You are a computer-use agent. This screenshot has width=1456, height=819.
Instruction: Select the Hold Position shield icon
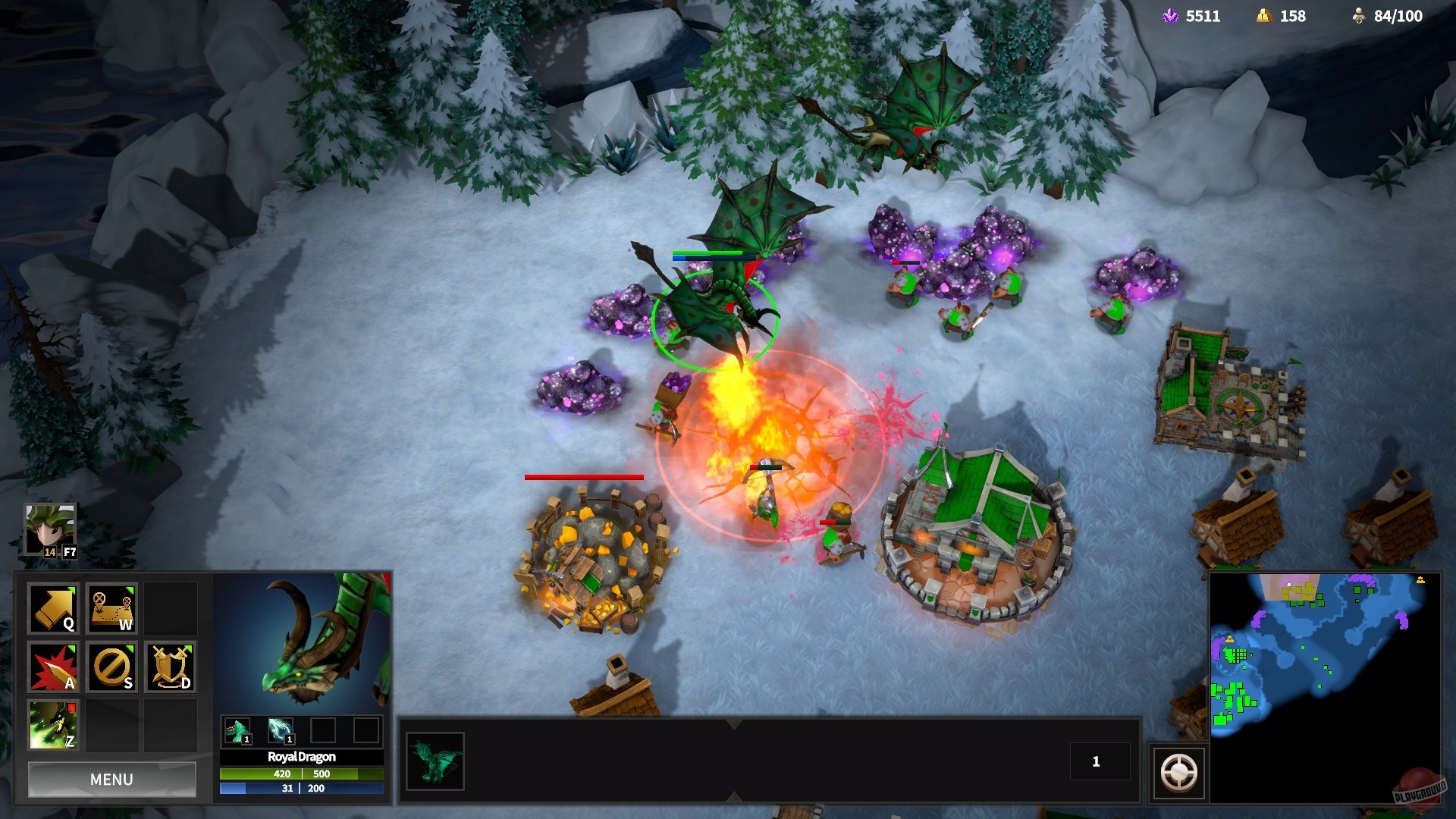[170, 667]
